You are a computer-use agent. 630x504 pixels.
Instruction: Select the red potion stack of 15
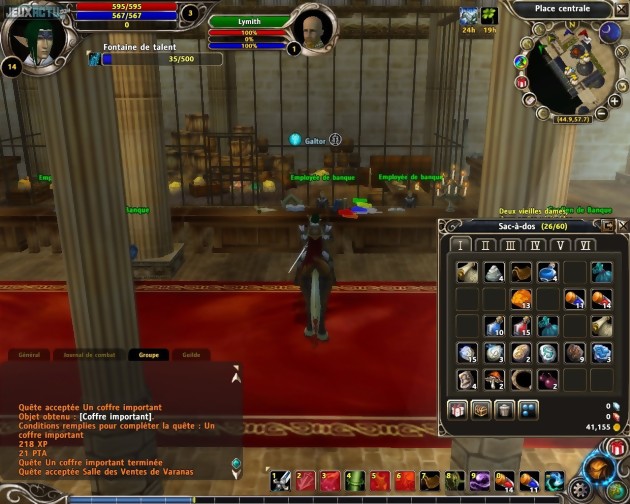pyautogui.click(x=520, y=326)
